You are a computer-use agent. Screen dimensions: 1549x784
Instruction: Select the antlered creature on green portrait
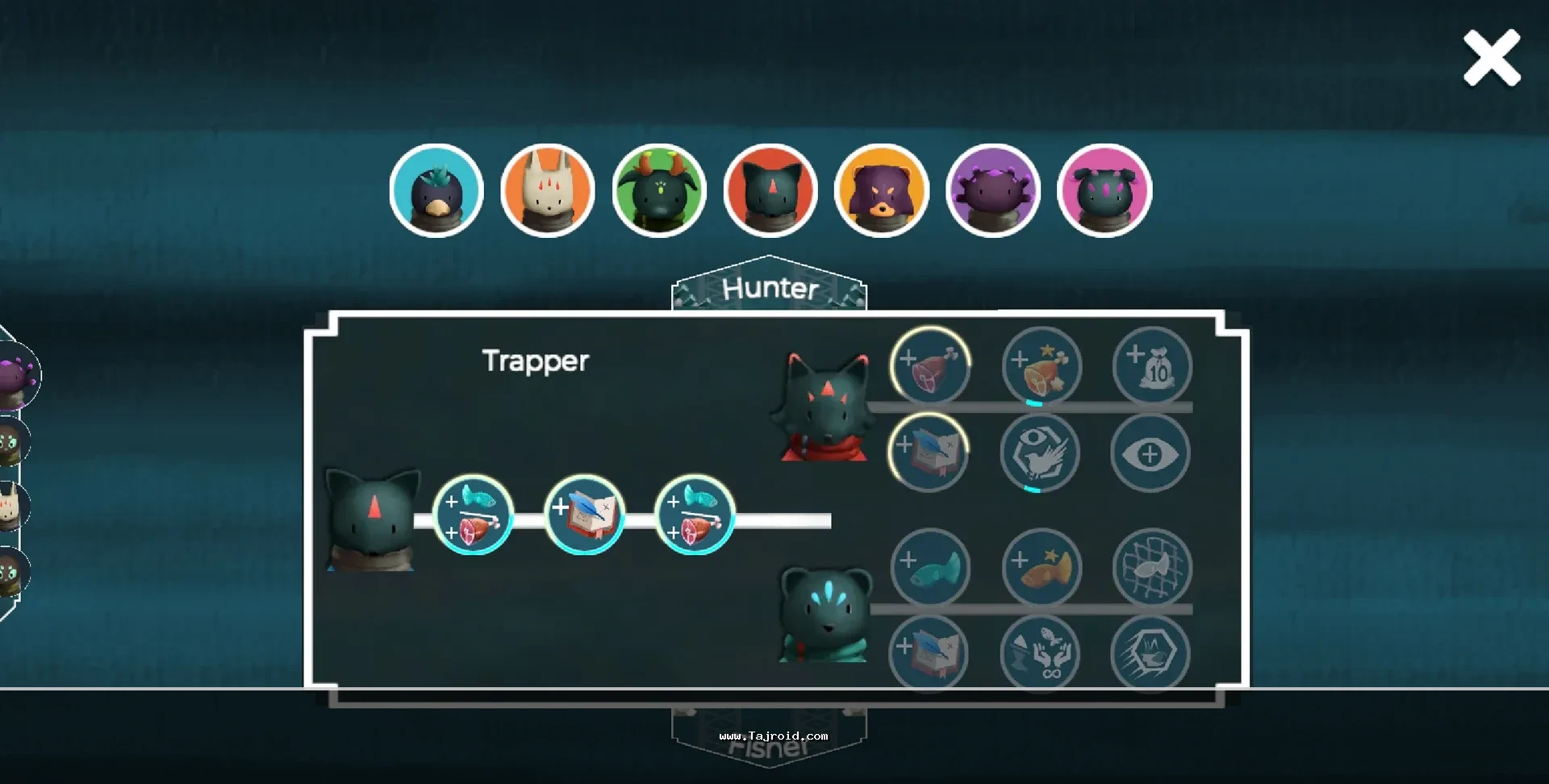(659, 191)
